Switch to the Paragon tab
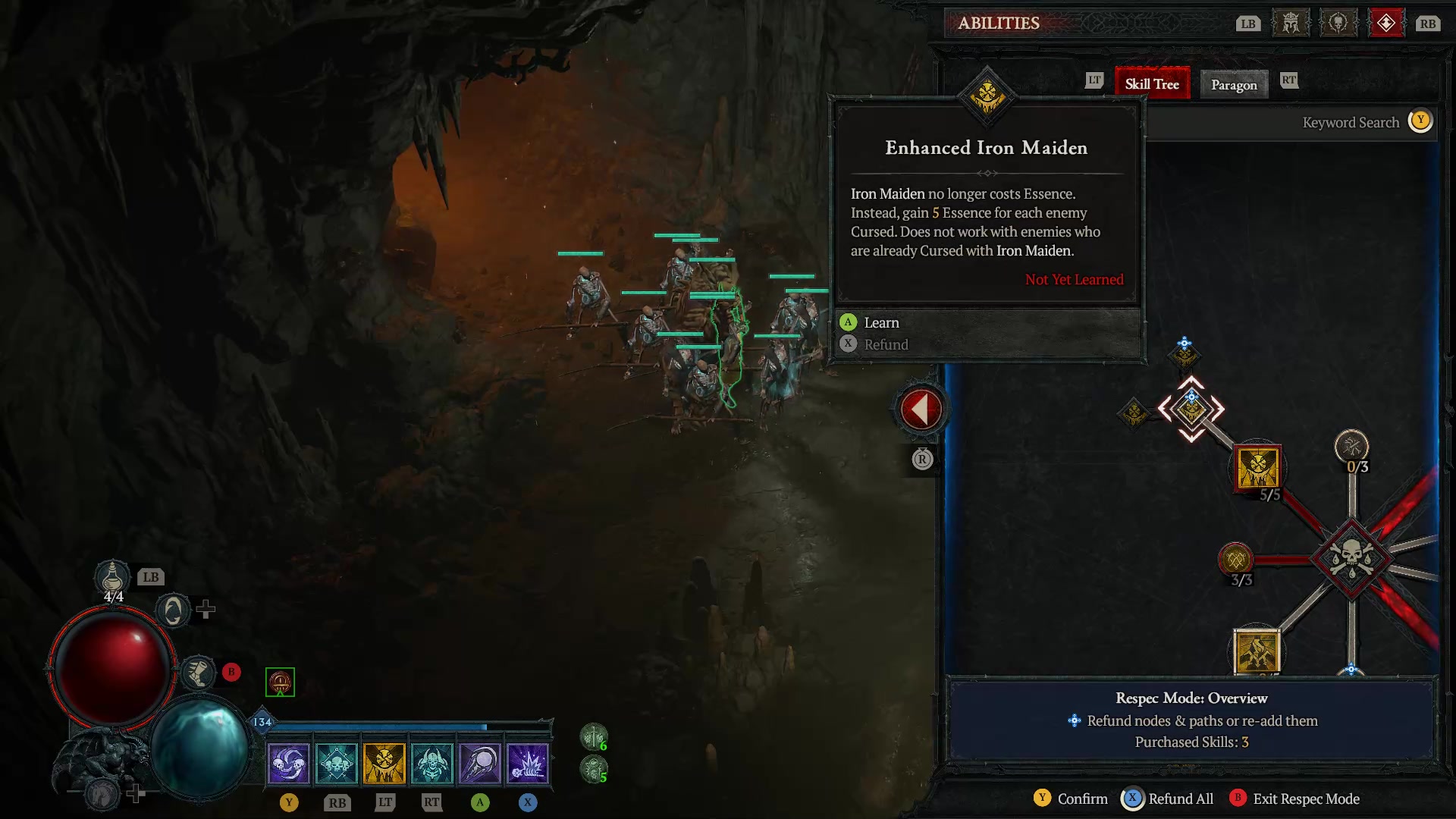 tap(1233, 84)
